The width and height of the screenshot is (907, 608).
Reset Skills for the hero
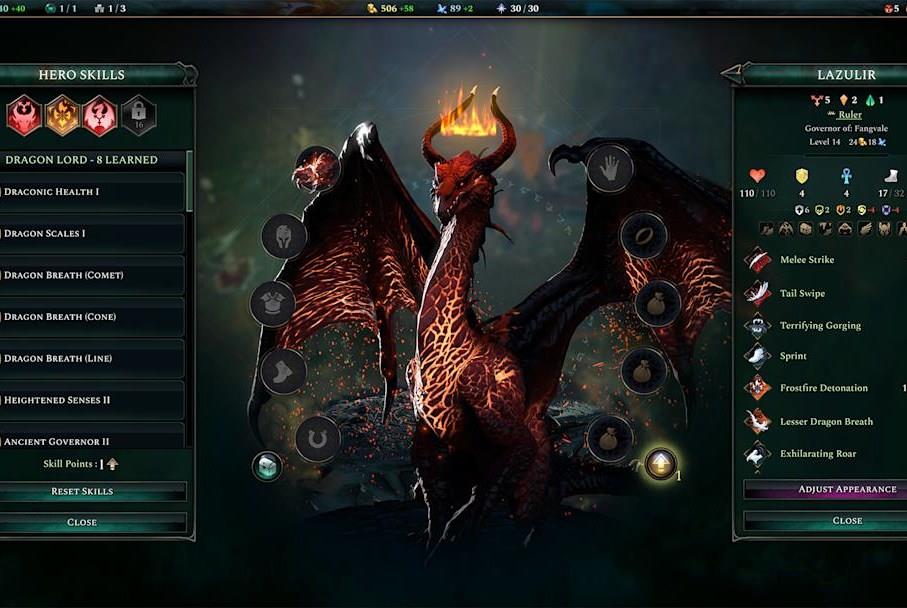pyautogui.click(x=82, y=491)
